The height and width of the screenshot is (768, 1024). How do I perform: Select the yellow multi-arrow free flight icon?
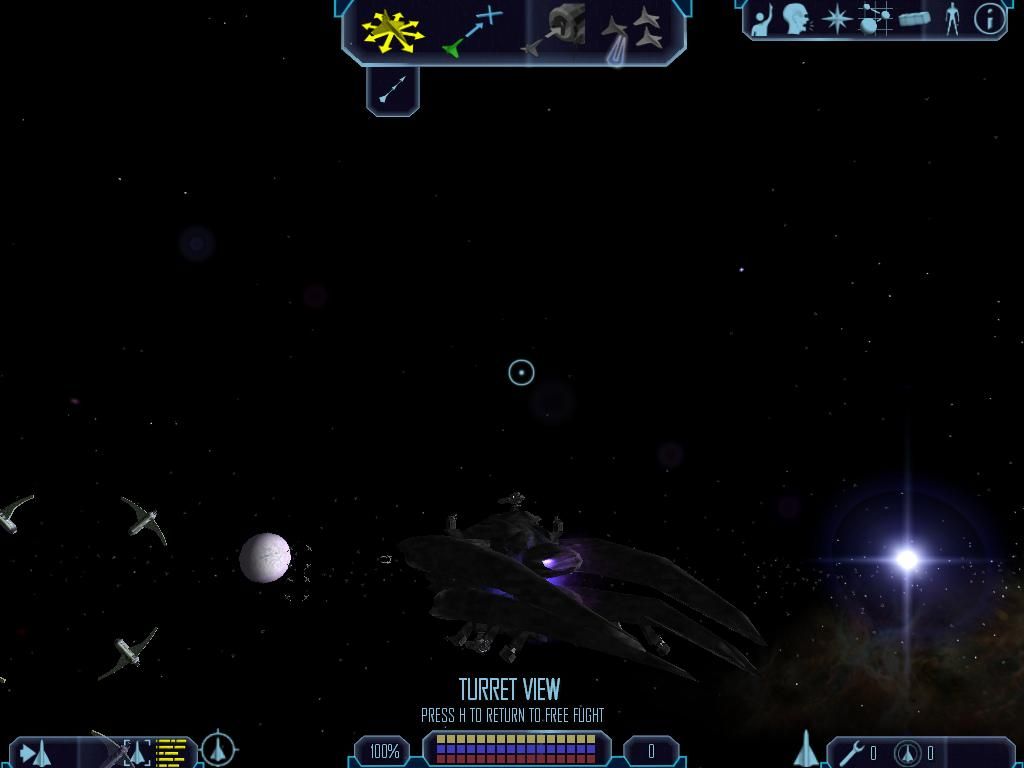(392, 30)
